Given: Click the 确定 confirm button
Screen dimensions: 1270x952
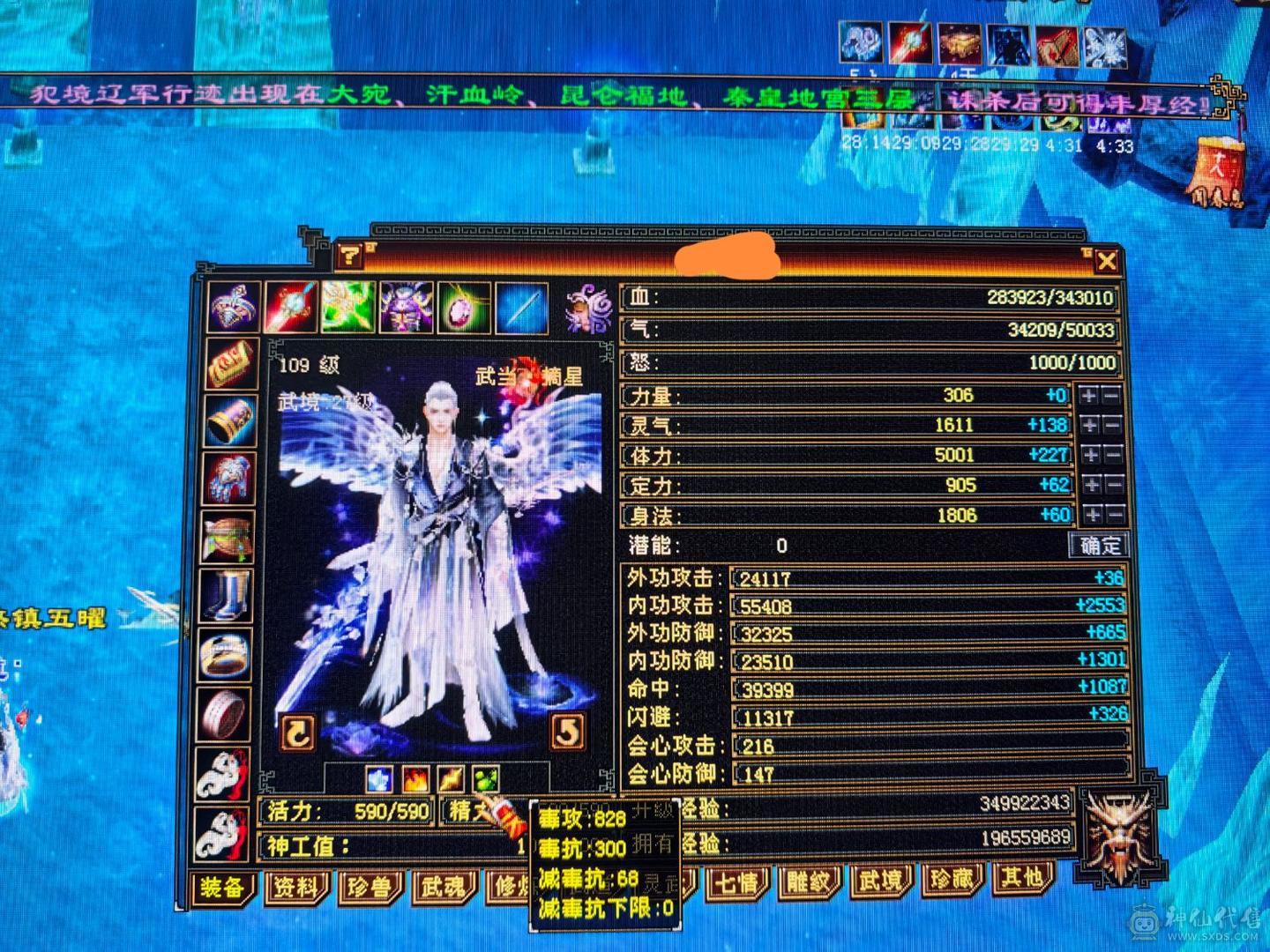Looking at the screenshot, I should (1098, 546).
